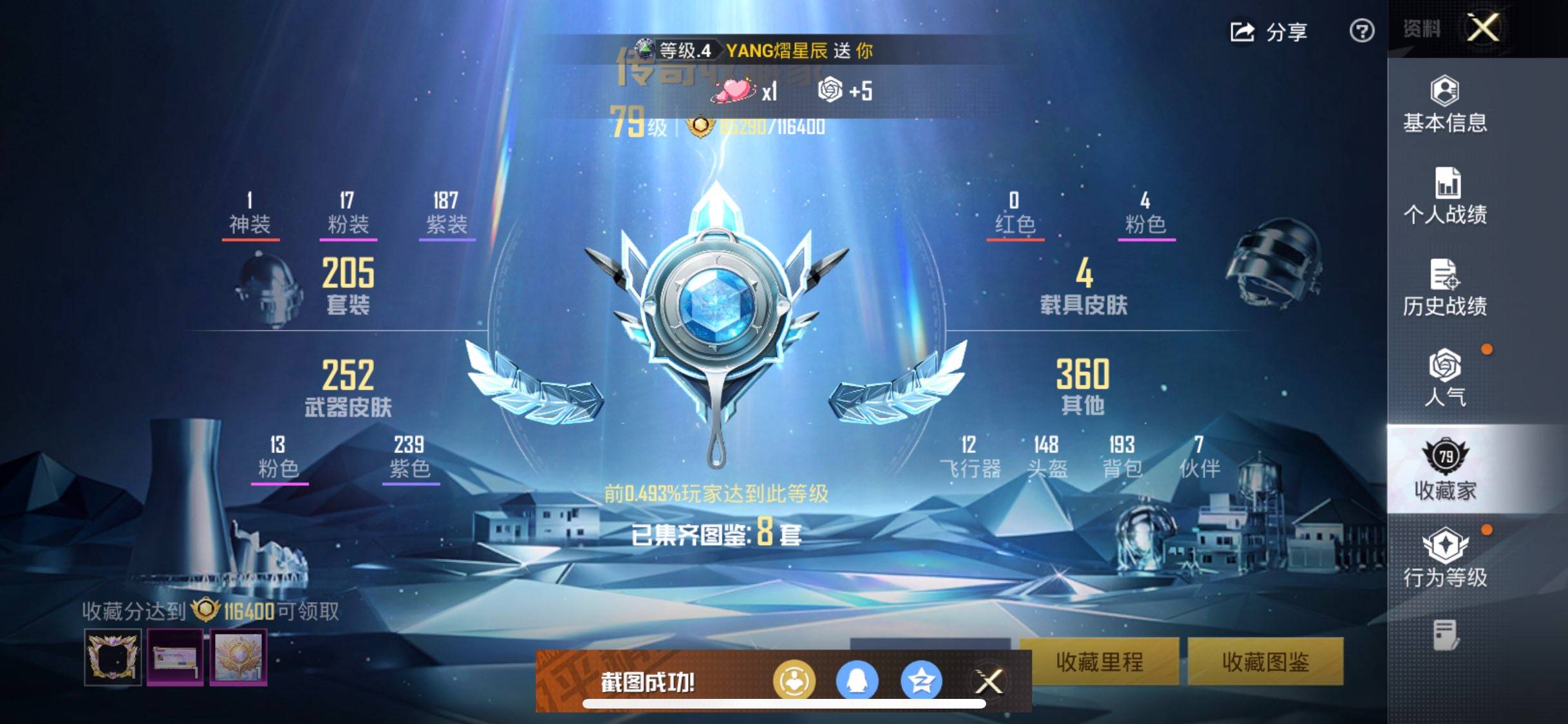The height and width of the screenshot is (724, 1568).
Task: Open the 分享 share option
Action: pyautogui.click(x=1269, y=32)
